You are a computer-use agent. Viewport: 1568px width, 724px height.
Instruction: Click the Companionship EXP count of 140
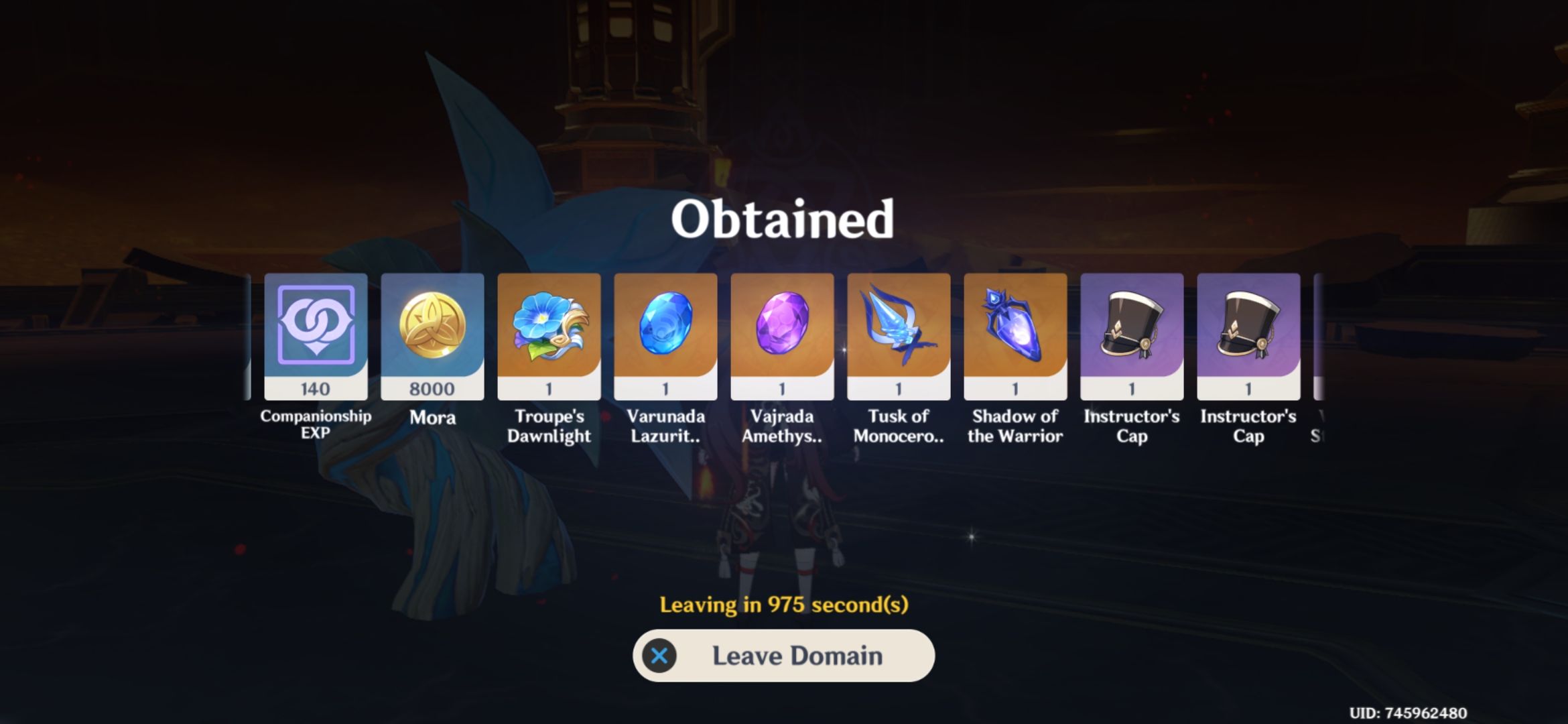tap(315, 387)
